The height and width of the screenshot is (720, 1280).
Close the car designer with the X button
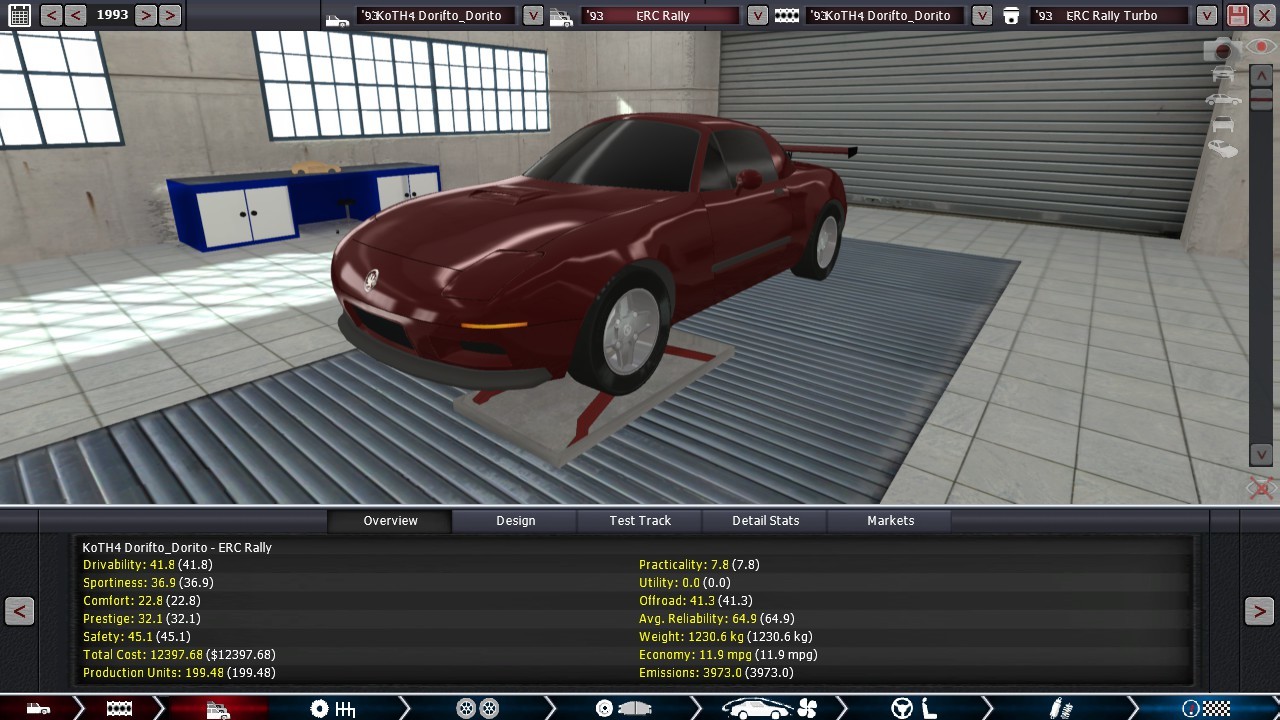point(1264,15)
